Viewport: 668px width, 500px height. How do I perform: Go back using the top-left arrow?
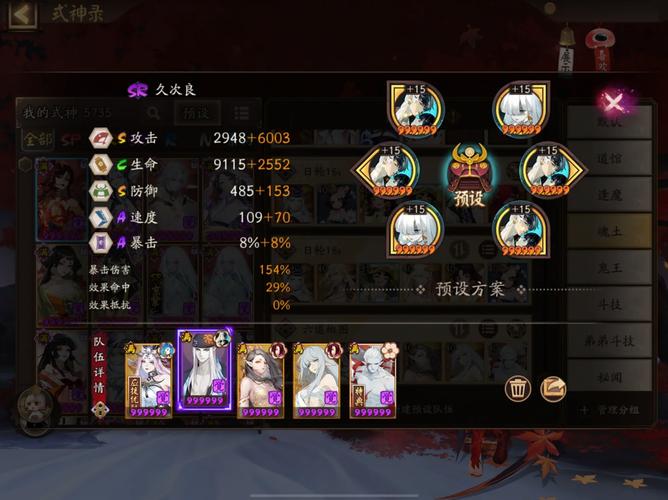(x=22, y=14)
